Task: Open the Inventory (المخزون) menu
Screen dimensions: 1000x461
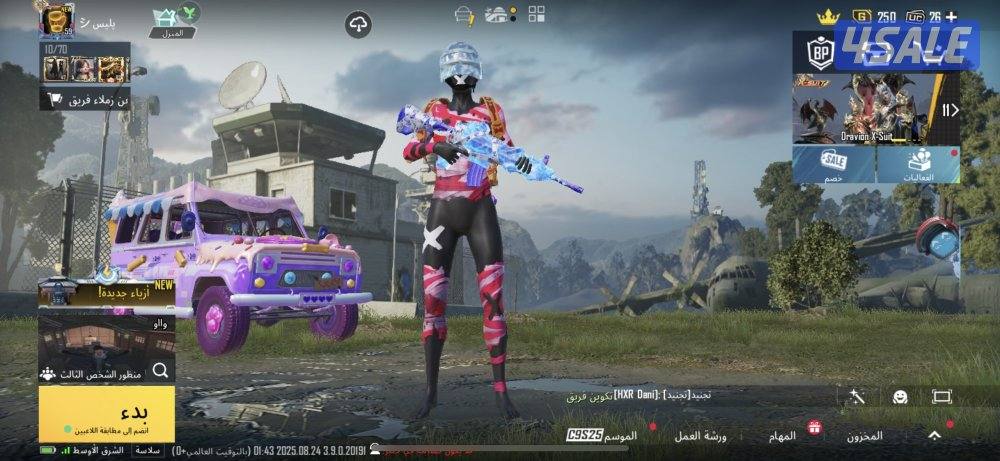Action: click(x=862, y=436)
